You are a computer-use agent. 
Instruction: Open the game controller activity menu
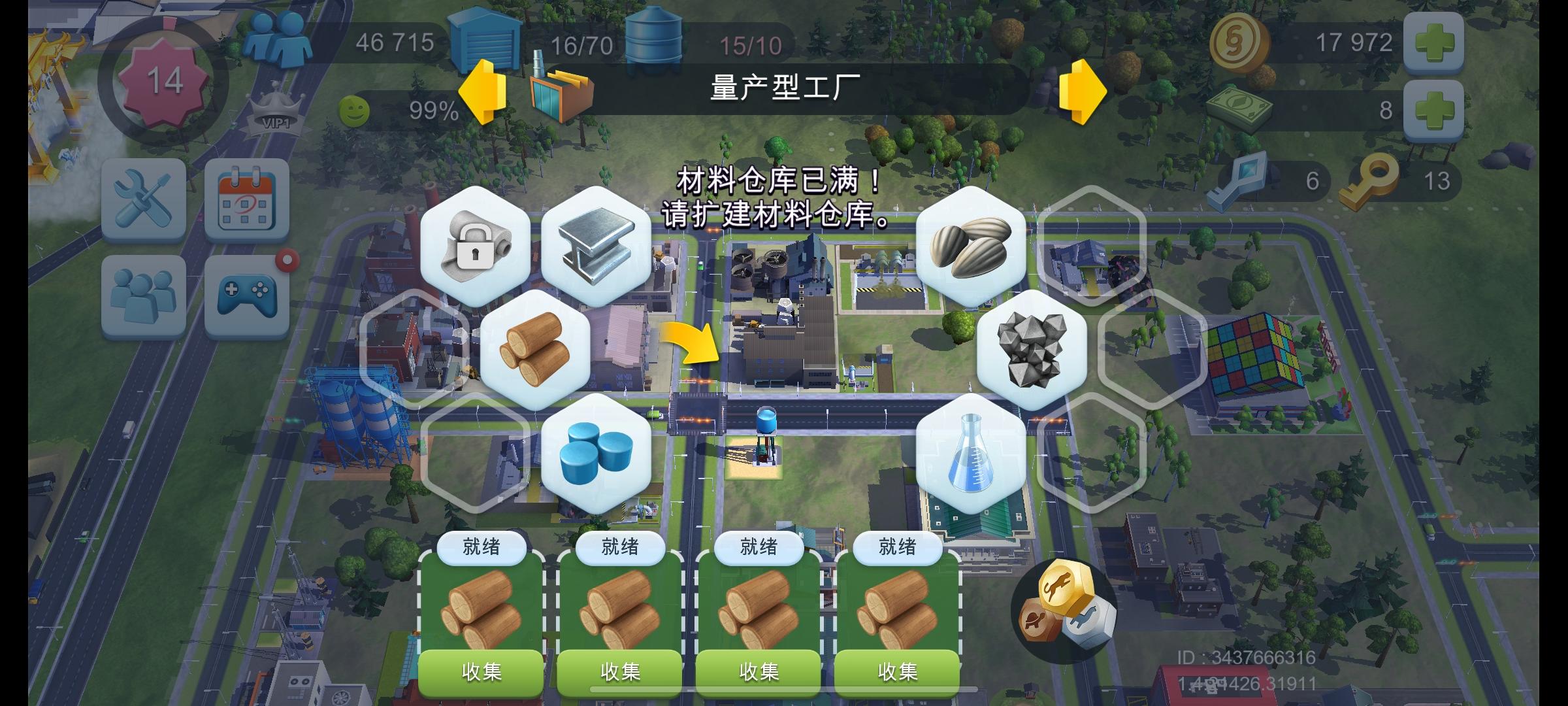pos(247,294)
